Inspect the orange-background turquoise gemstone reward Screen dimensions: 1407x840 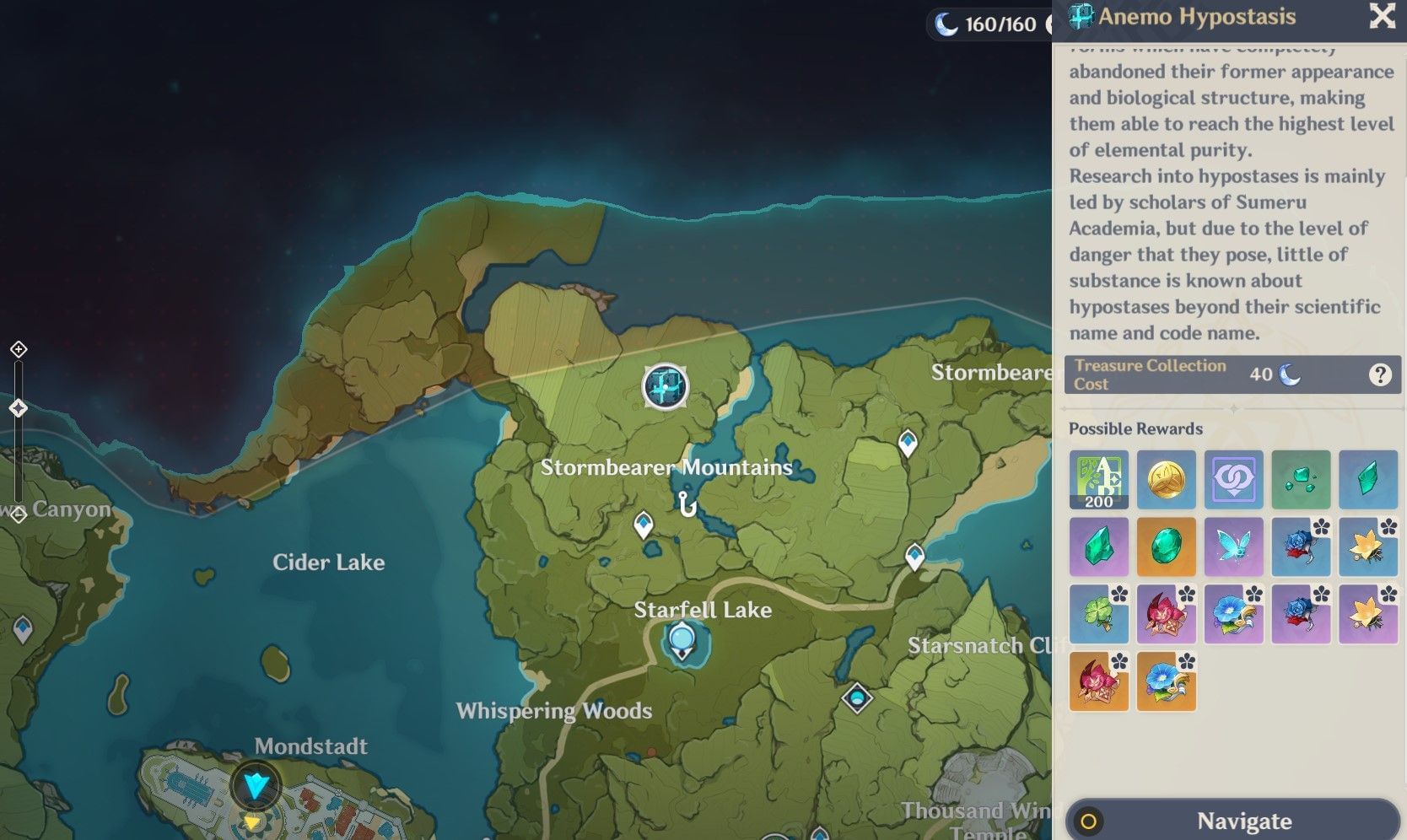pos(1166,547)
